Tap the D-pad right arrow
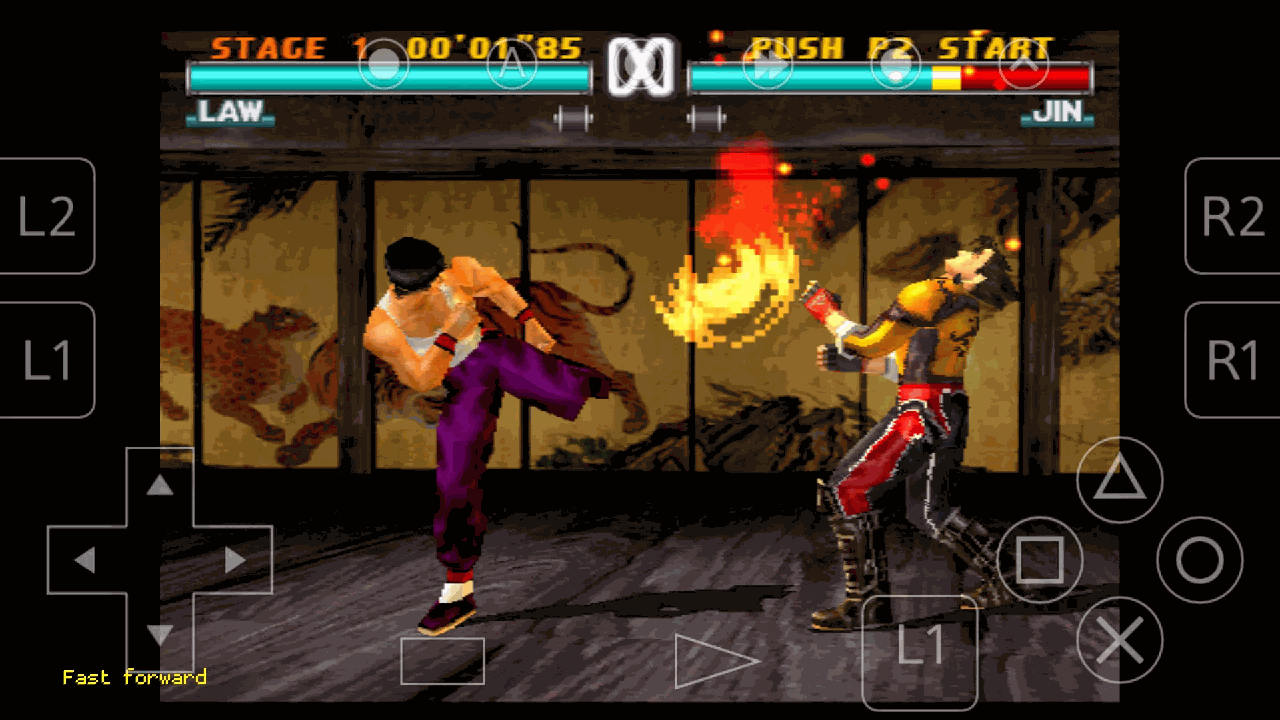1280x720 pixels. tap(235, 560)
